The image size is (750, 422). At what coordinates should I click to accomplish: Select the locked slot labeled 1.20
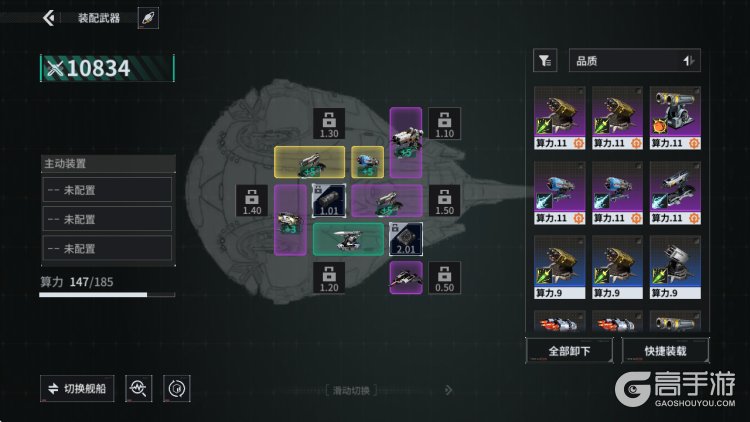(328, 277)
